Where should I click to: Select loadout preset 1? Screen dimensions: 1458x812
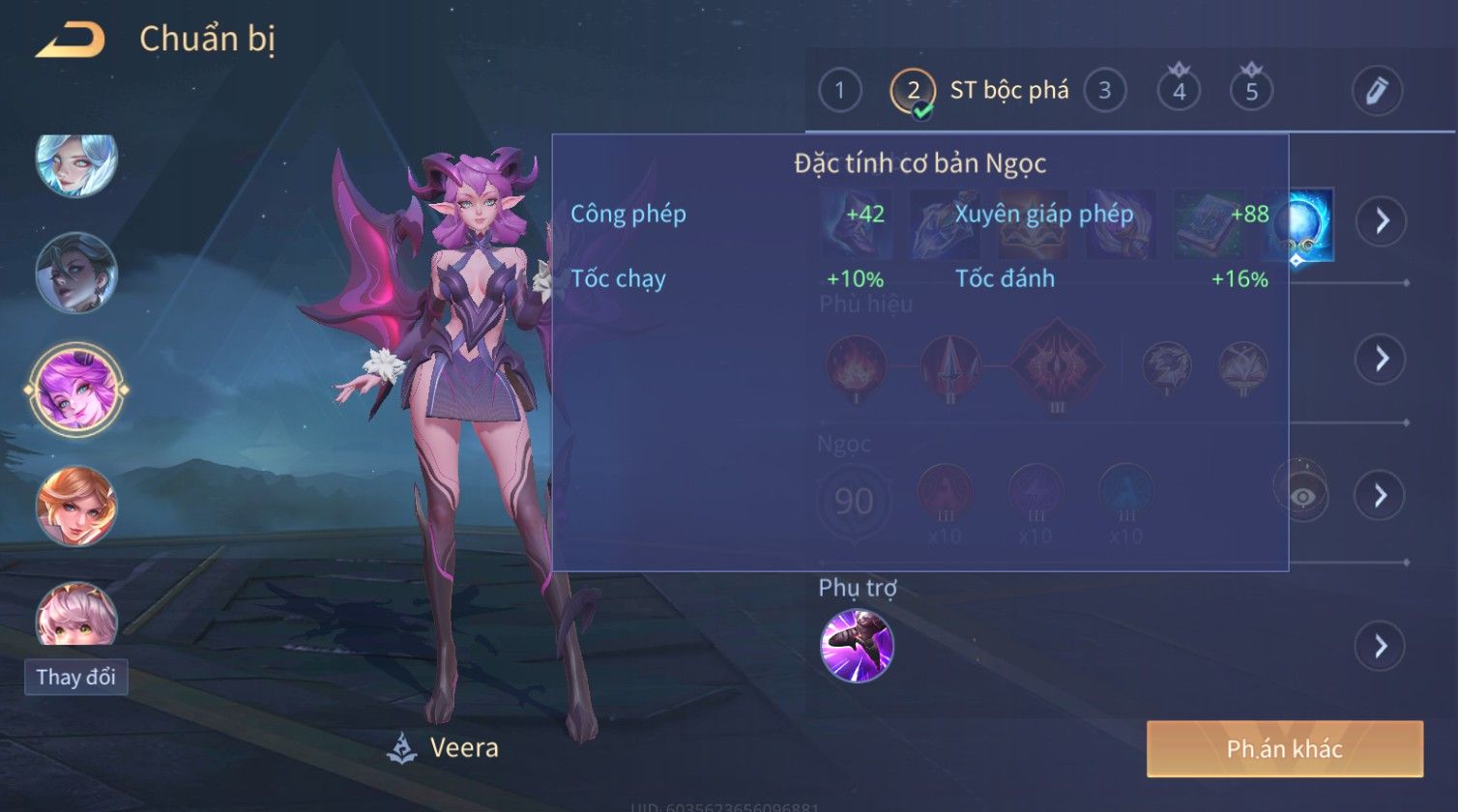pos(839,91)
